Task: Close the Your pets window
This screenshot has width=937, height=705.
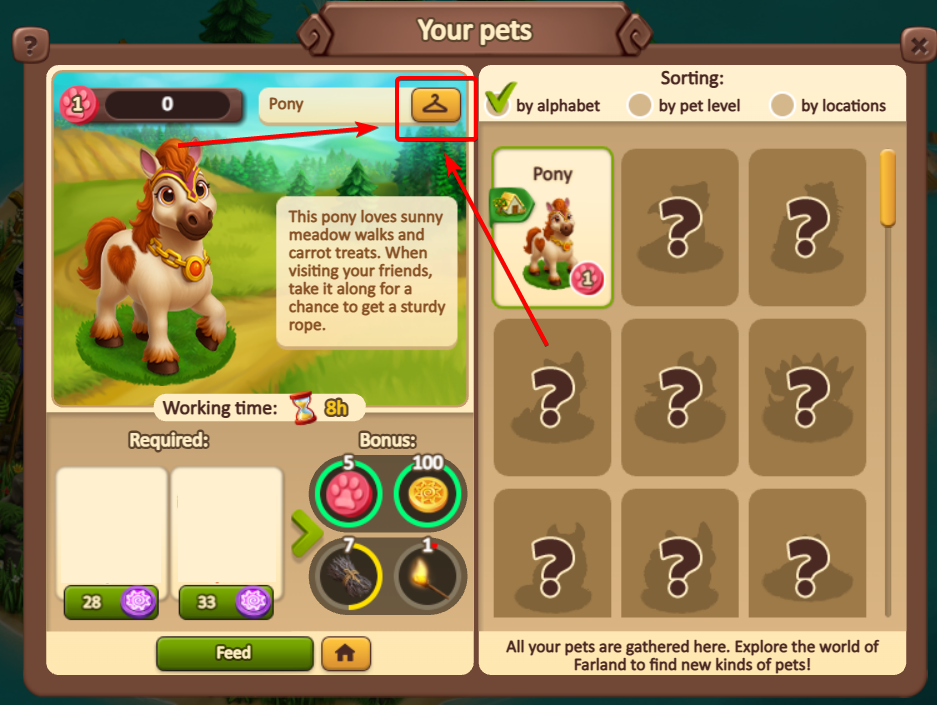Action: tap(918, 45)
